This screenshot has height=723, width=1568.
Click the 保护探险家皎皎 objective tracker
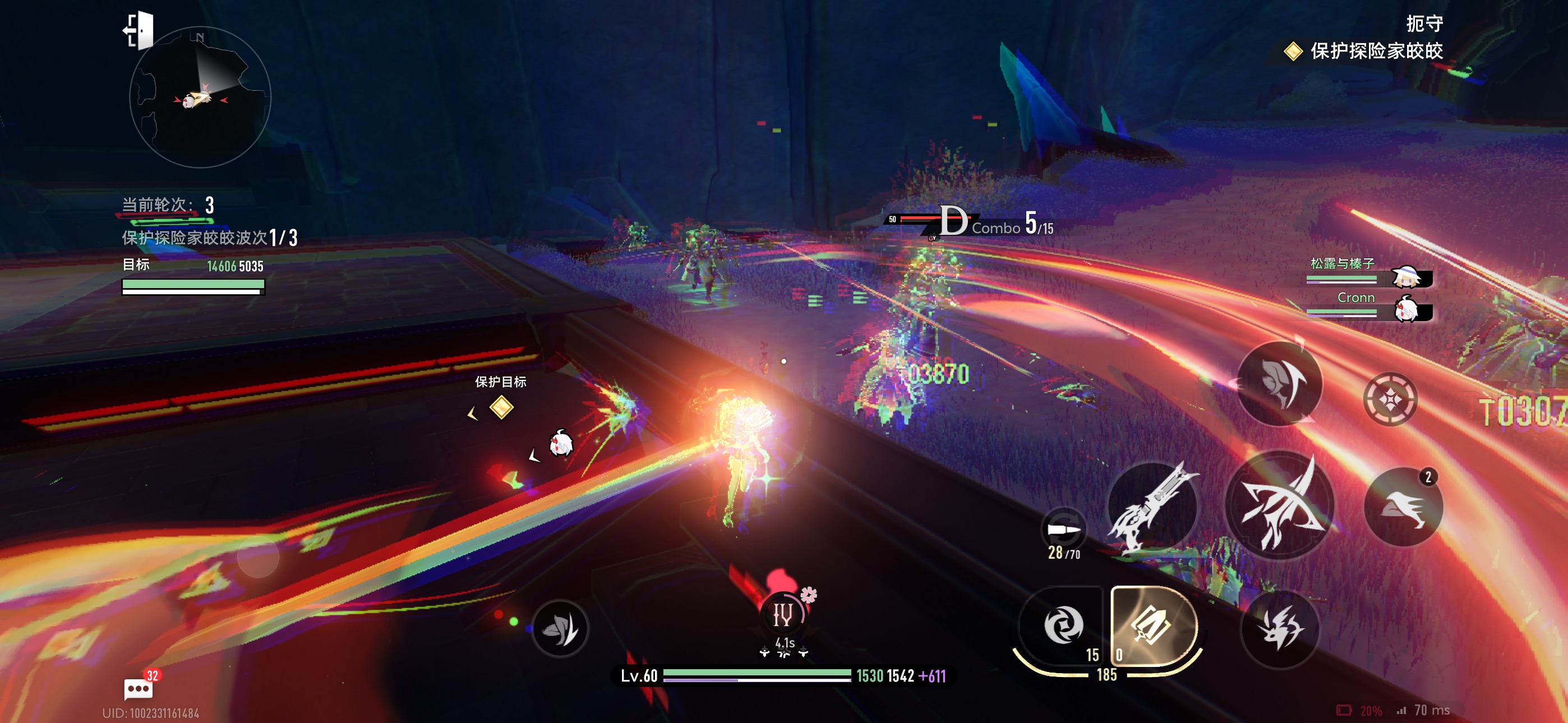click(x=1363, y=51)
